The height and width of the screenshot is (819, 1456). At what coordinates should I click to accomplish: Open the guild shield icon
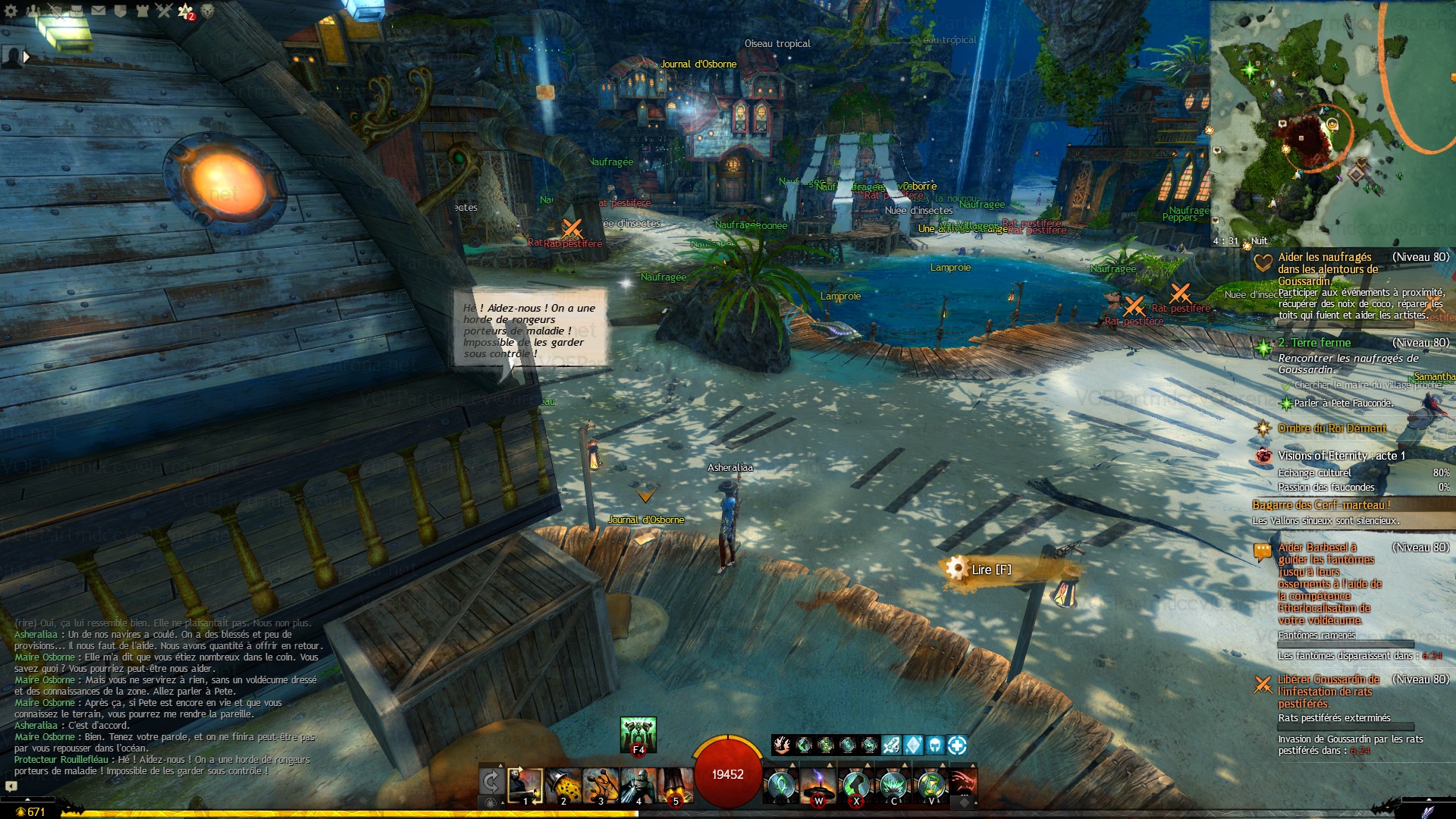(120, 11)
